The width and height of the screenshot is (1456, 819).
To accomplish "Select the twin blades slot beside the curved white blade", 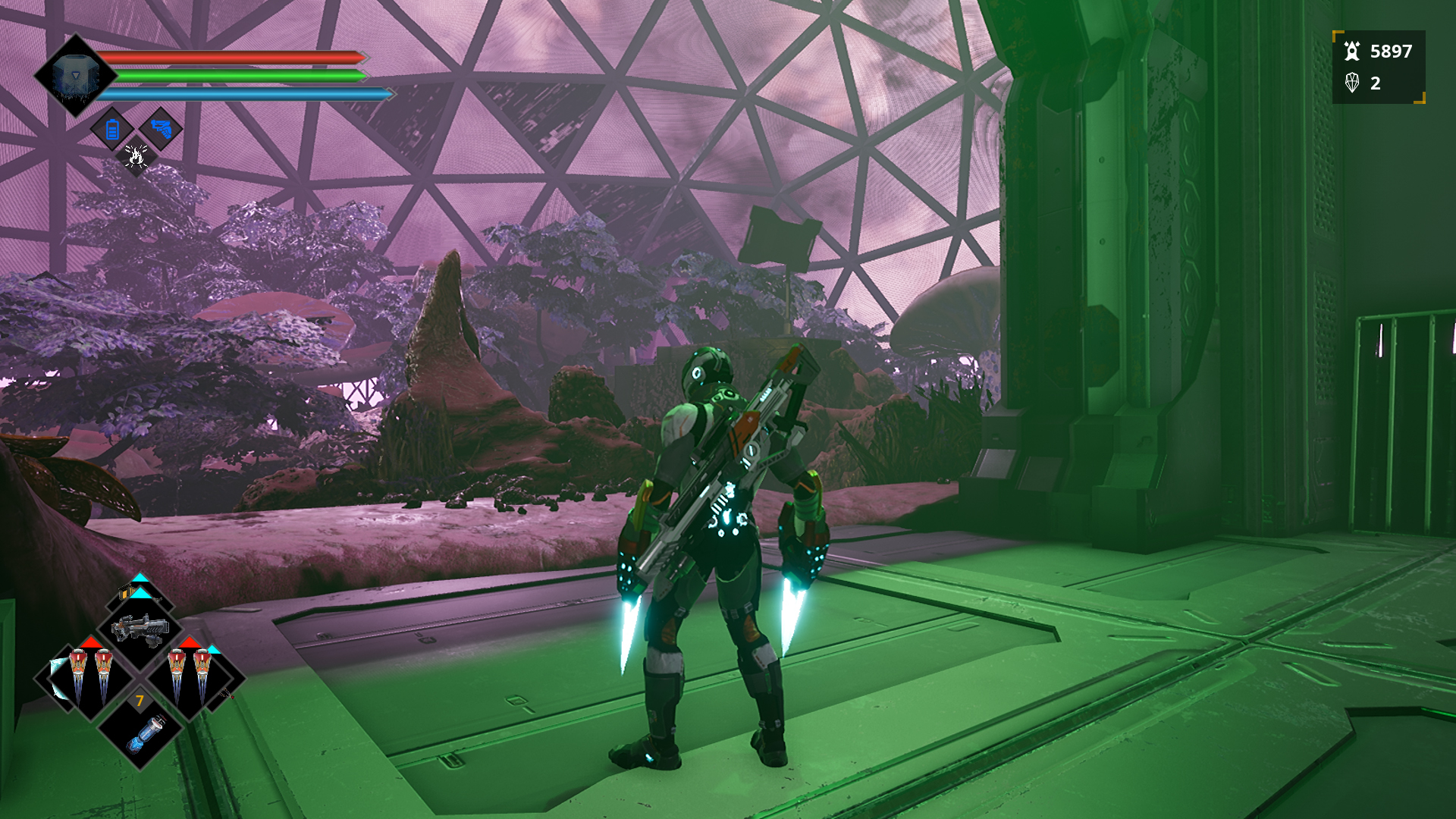I will point(89,677).
